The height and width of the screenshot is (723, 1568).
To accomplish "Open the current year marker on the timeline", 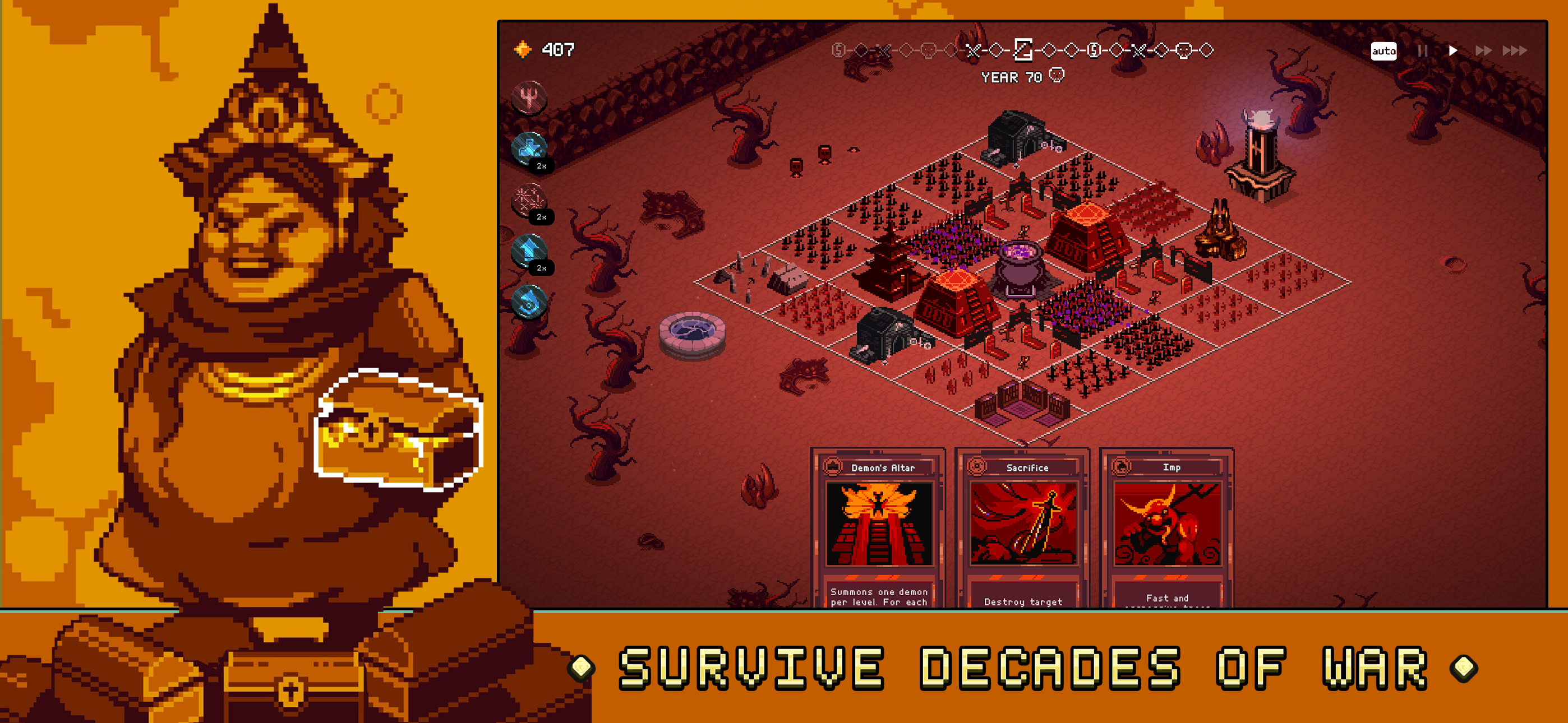I will (1024, 52).
